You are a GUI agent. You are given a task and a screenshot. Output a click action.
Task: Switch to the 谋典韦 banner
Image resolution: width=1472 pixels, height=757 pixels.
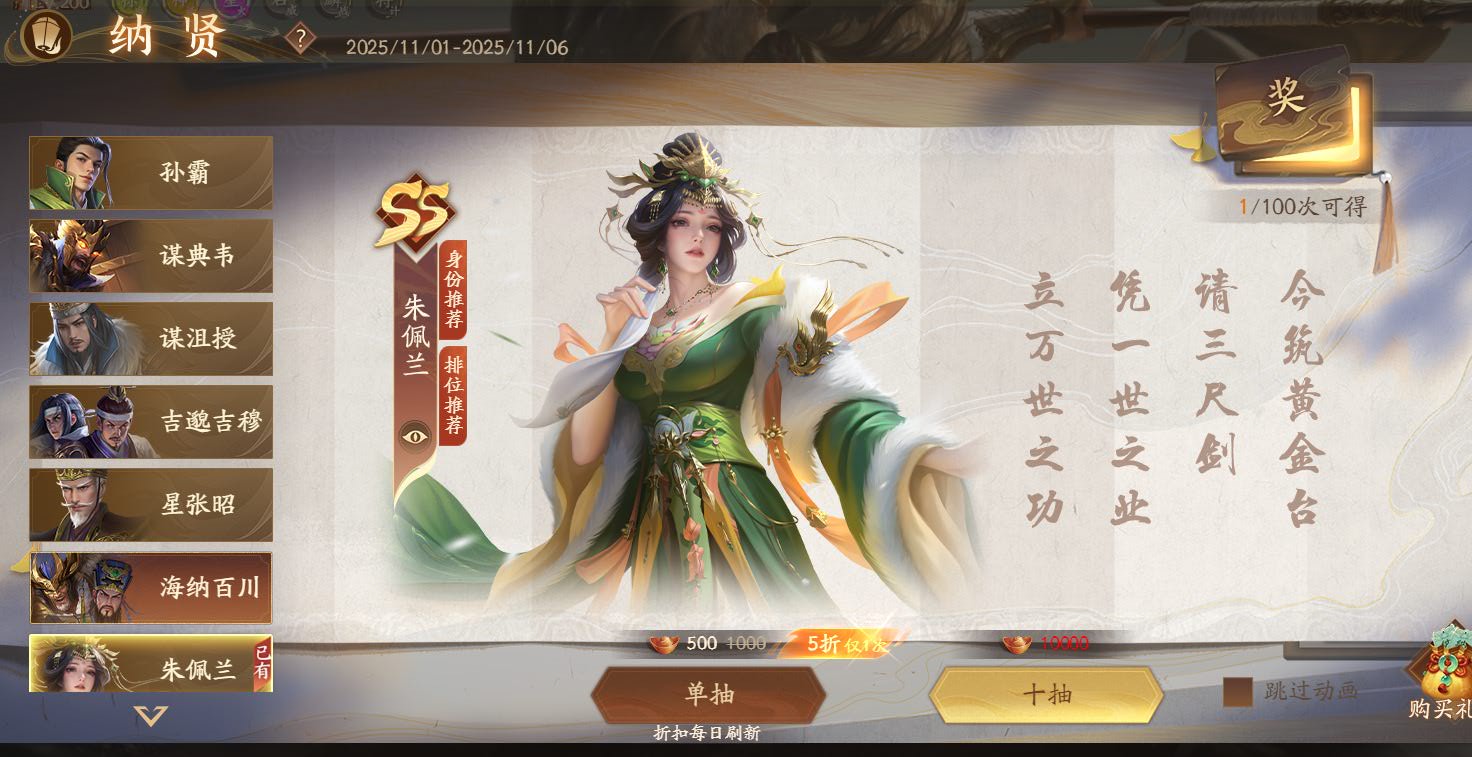click(151, 256)
